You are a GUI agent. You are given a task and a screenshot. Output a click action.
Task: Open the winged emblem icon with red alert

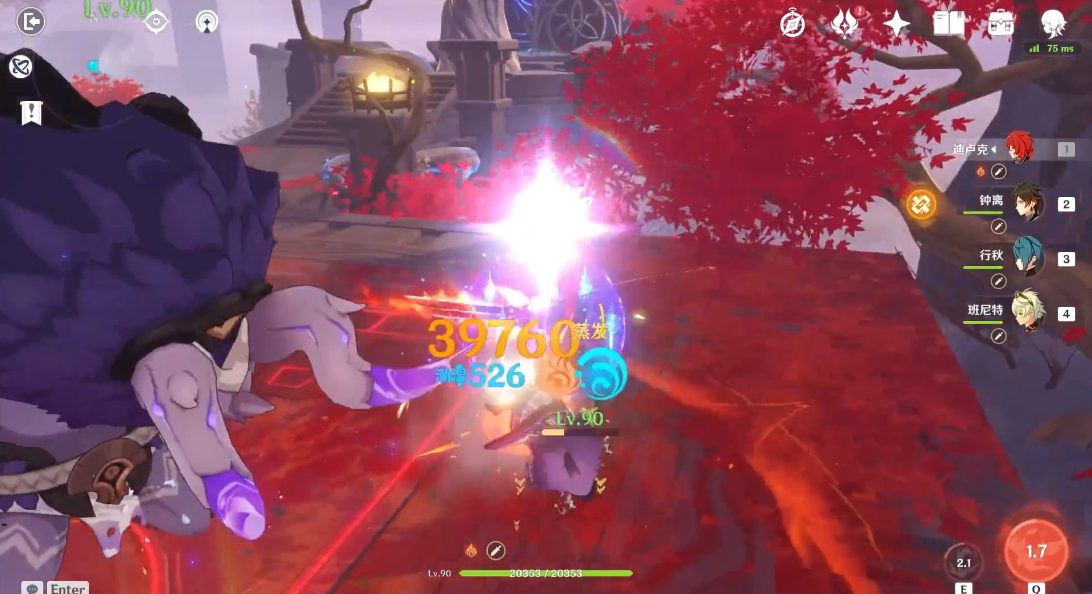(x=845, y=23)
